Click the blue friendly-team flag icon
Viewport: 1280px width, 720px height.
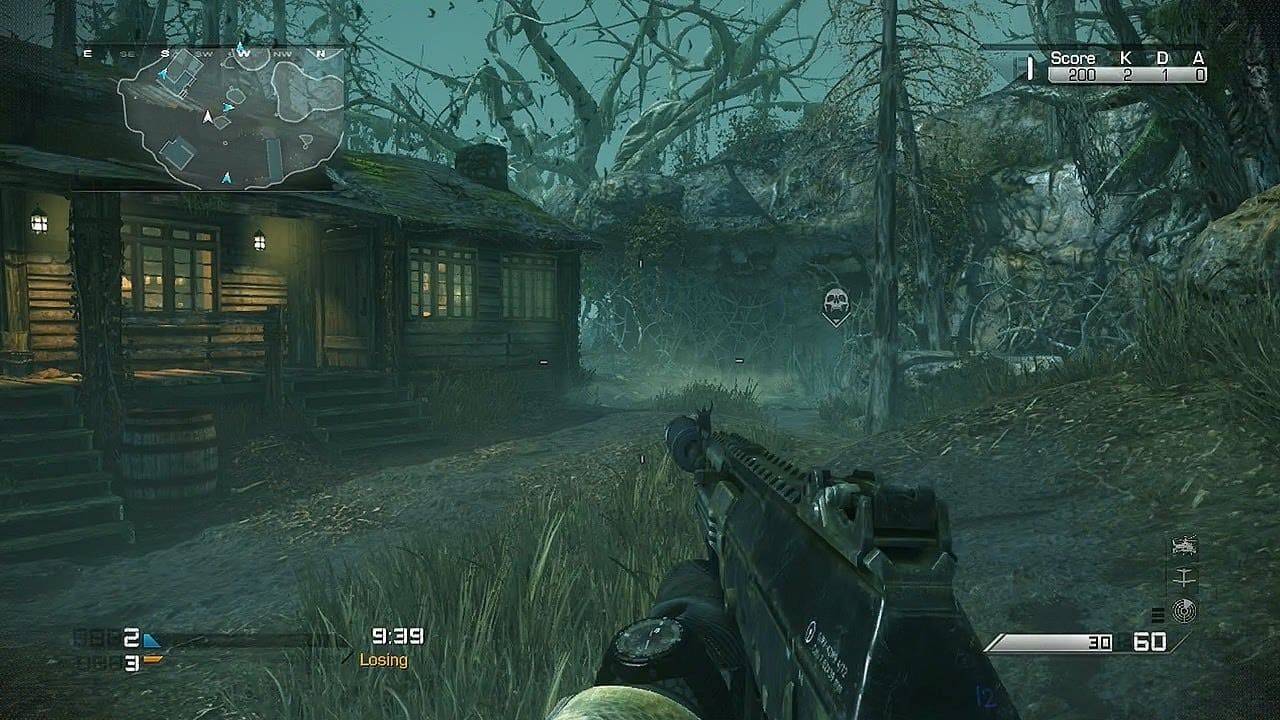pyautogui.click(x=151, y=640)
